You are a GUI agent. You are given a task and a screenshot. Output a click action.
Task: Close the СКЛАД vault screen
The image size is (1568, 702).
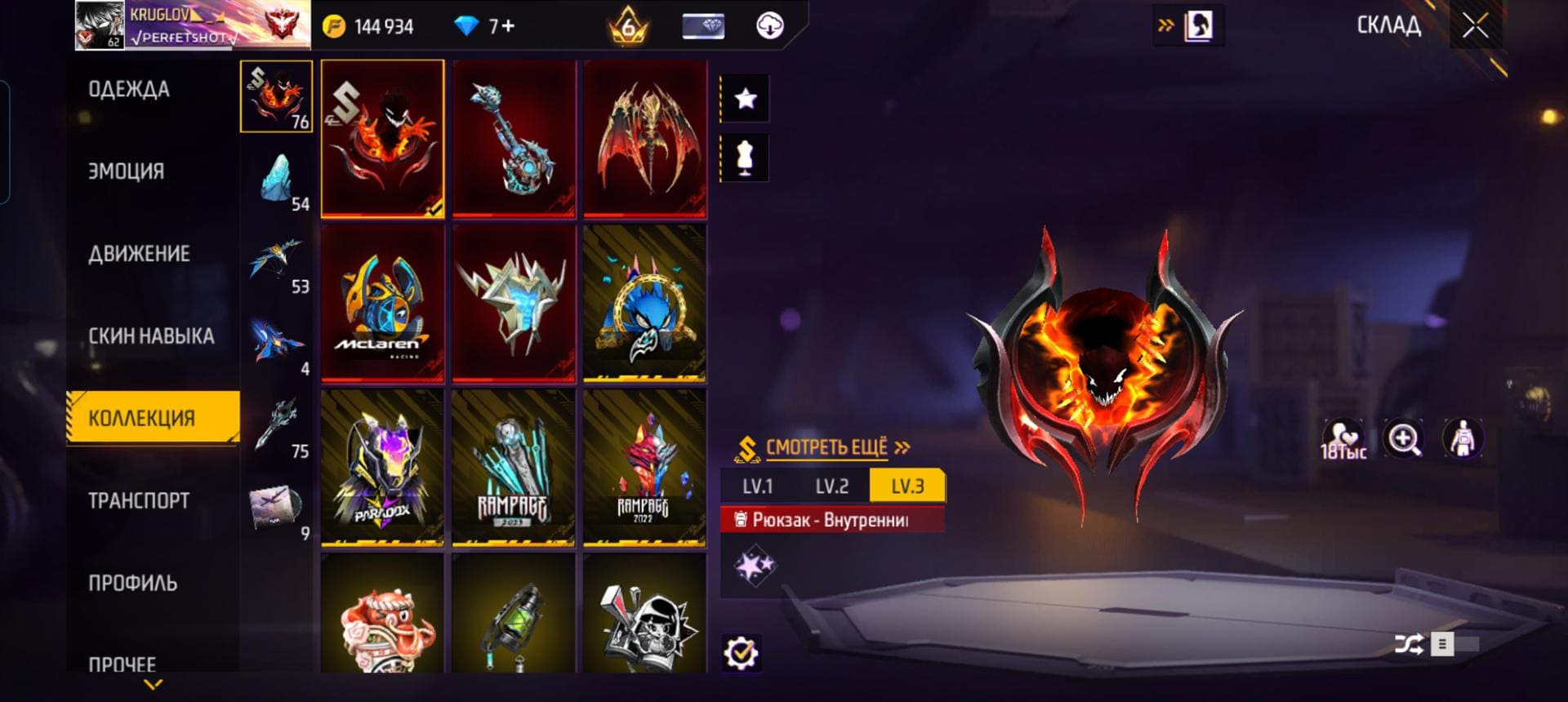tap(1475, 26)
